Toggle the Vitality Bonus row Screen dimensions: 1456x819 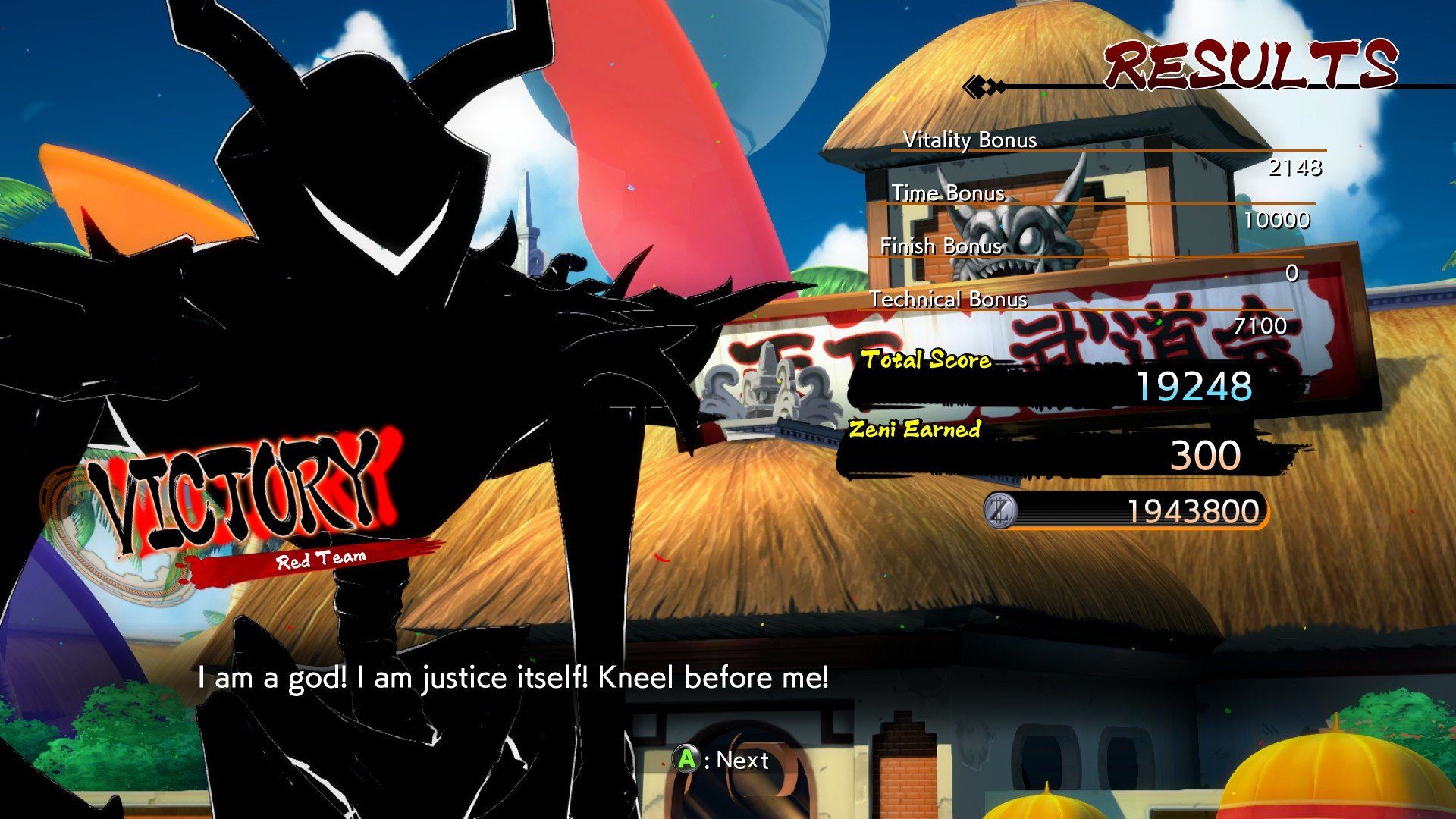[x=971, y=140]
